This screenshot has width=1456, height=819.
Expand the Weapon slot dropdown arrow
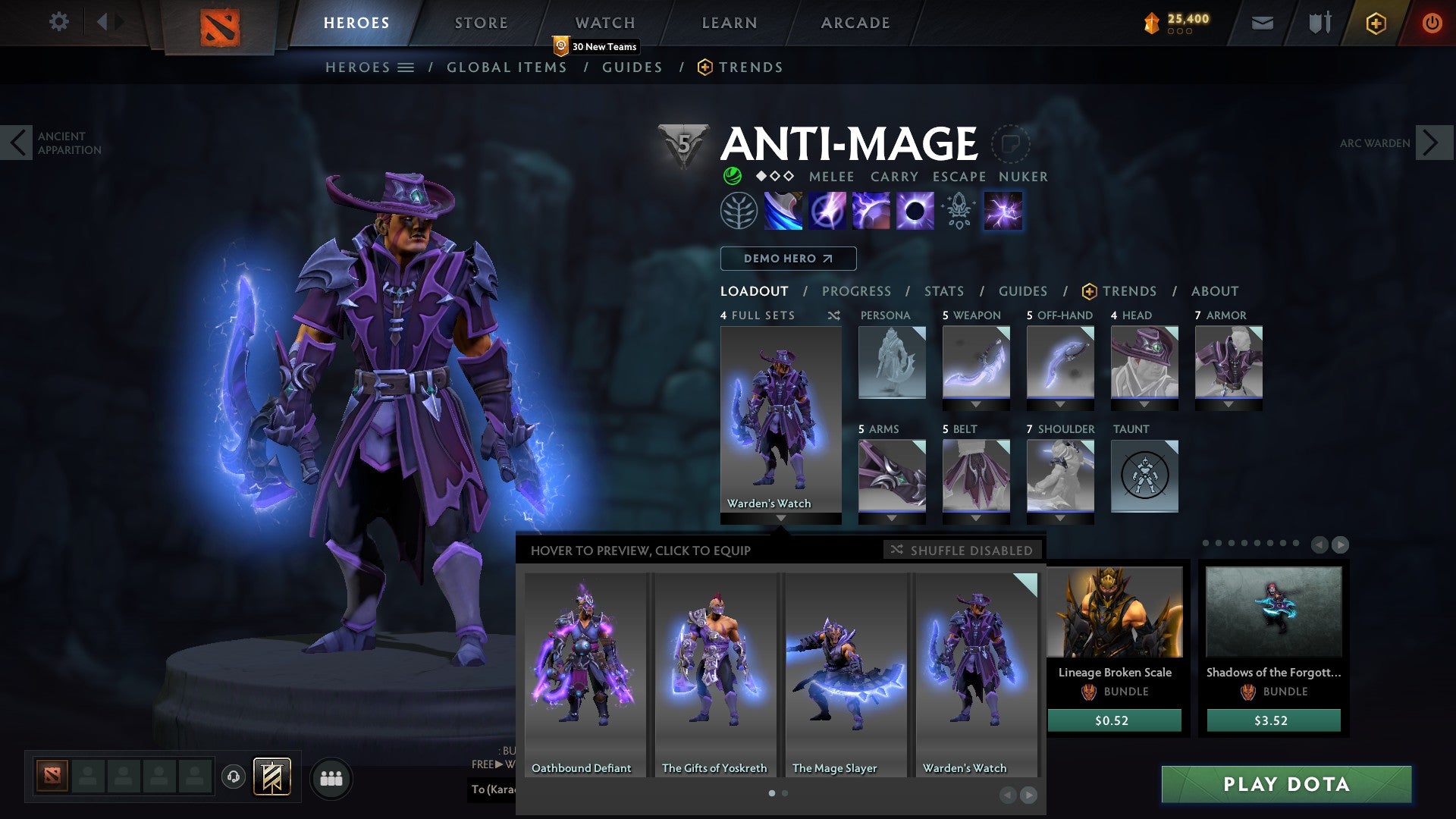pyautogui.click(x=976, y=404)
